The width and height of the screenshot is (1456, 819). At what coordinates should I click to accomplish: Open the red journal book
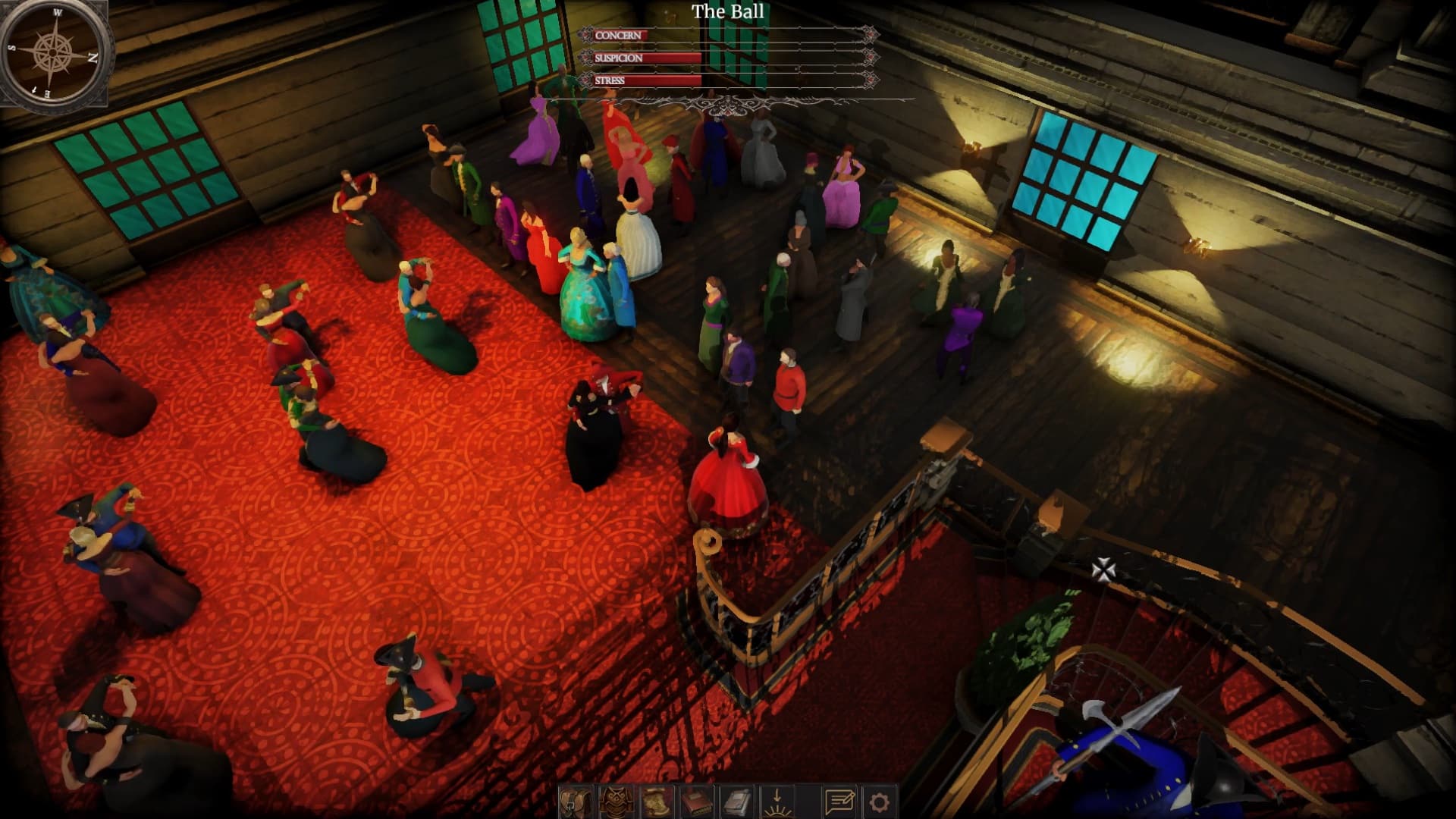click(x=696, y=802)
